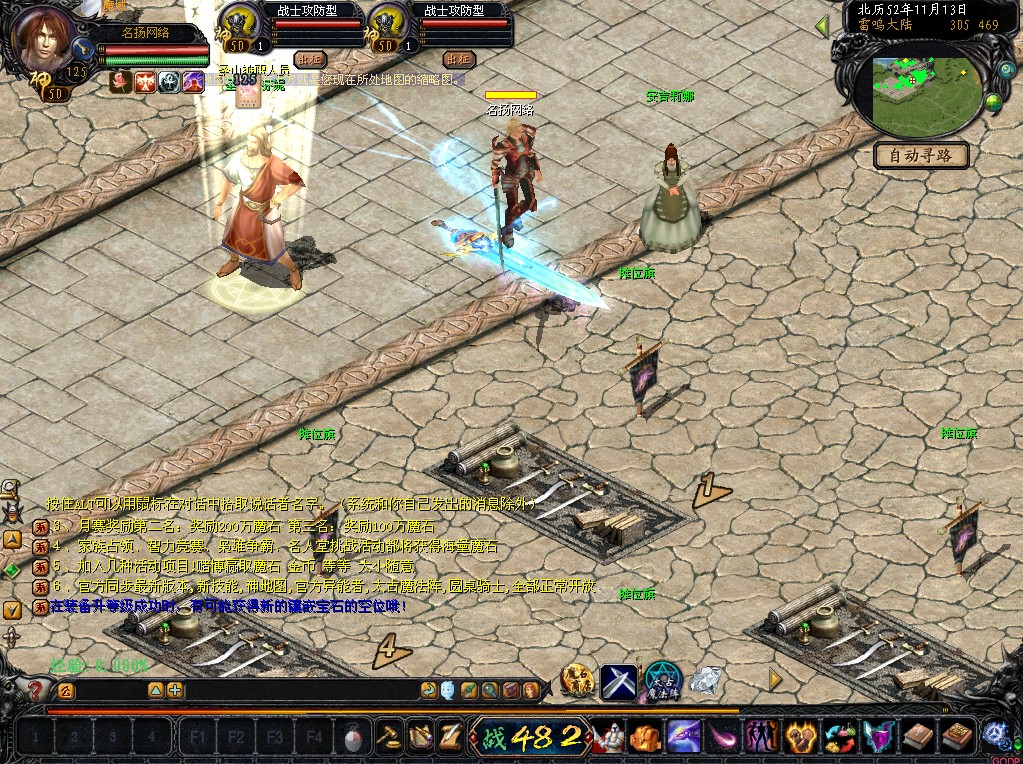The height and width of the screenshot is (764, 1023).
Task: Collapse the minimap with the green arrow
Action: coord(822,26)
